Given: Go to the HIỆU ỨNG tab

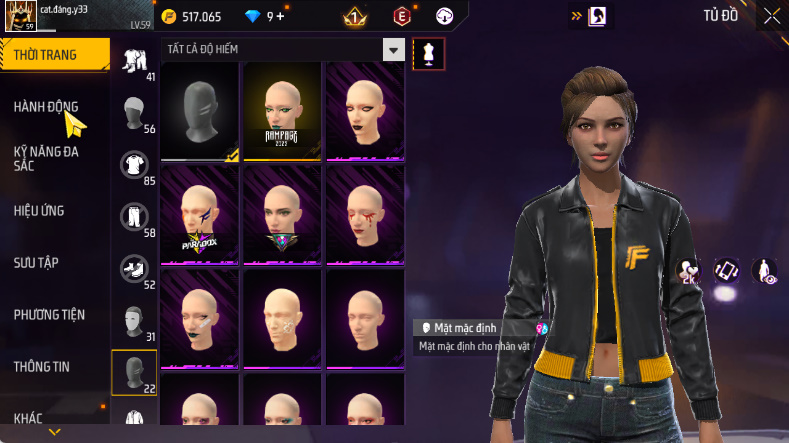Looking at the screenshot, I should click(40, 211).
